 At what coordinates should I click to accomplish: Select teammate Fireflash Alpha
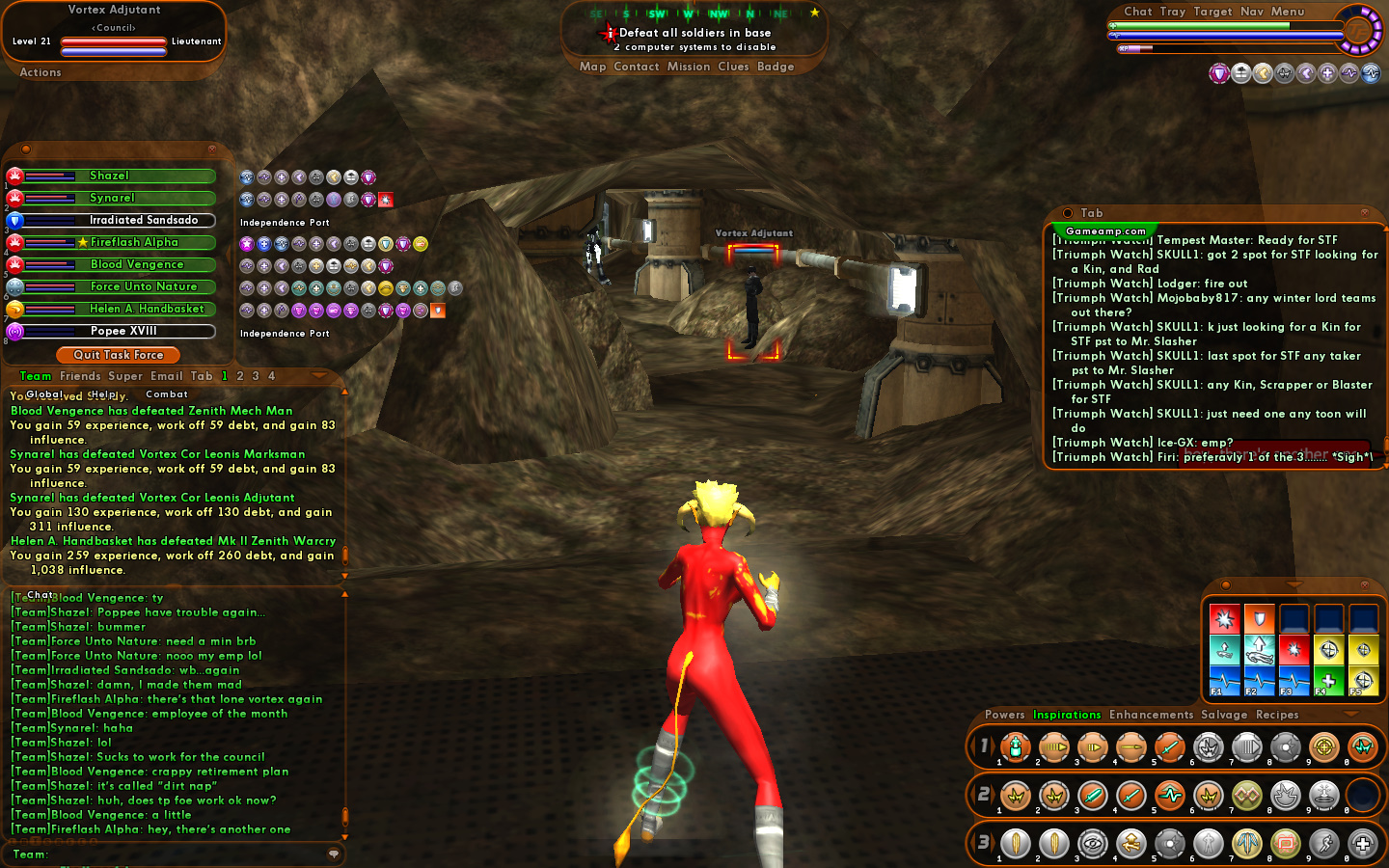(134, 242)
